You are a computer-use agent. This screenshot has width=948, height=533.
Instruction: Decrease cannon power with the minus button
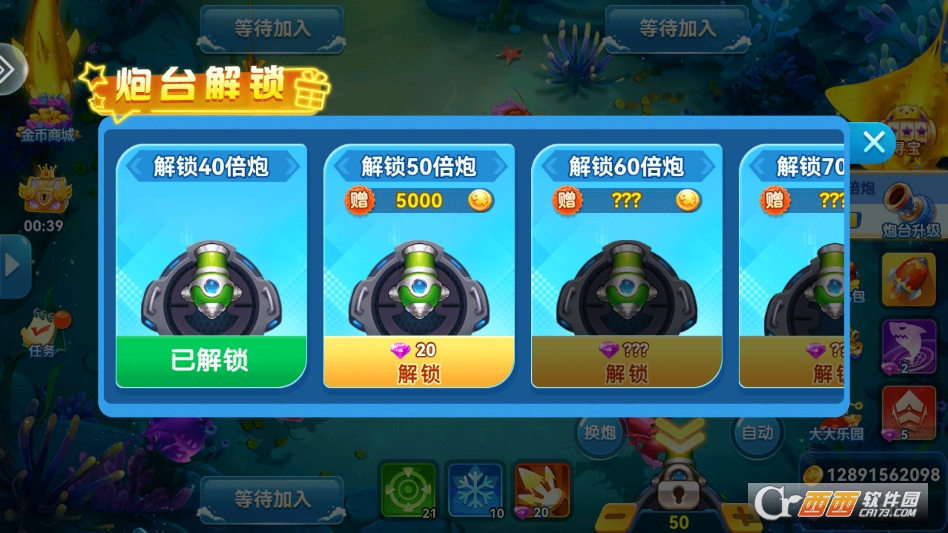pyautogui.click(x=617, y=516)
